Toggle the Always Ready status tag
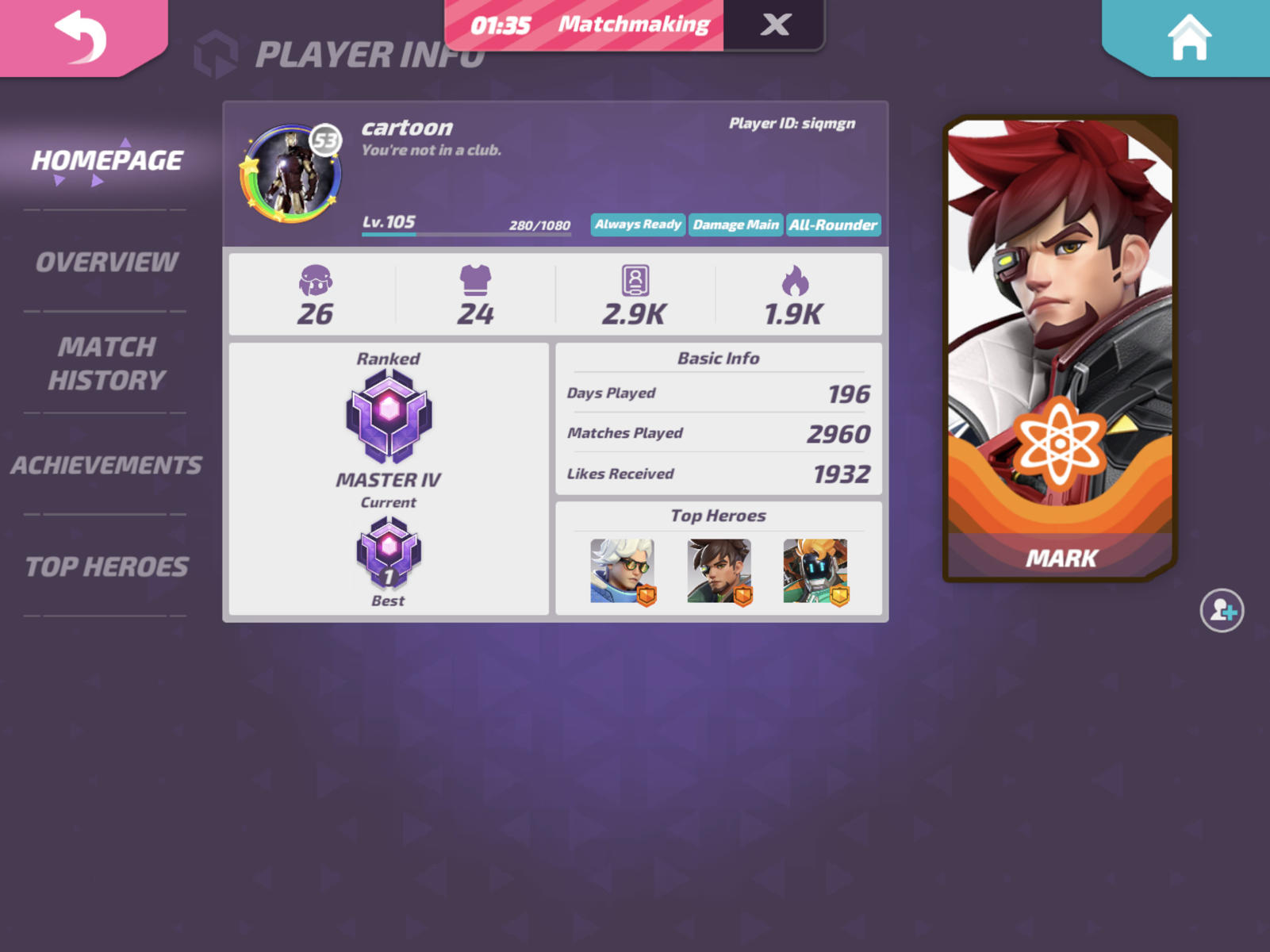The height and width of the screenshot is (952, 1270). [637, 225]
